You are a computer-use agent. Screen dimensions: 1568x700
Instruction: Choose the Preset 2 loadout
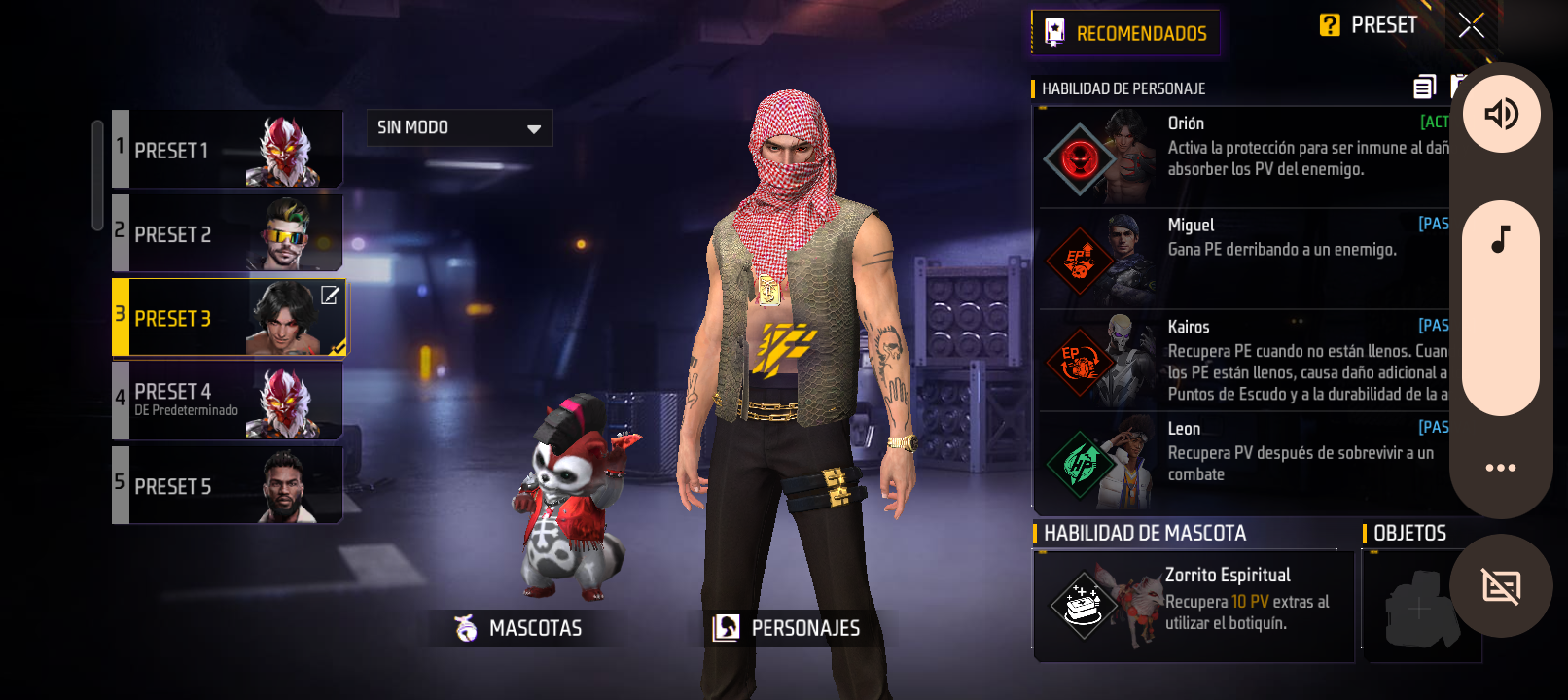point(229,233)
